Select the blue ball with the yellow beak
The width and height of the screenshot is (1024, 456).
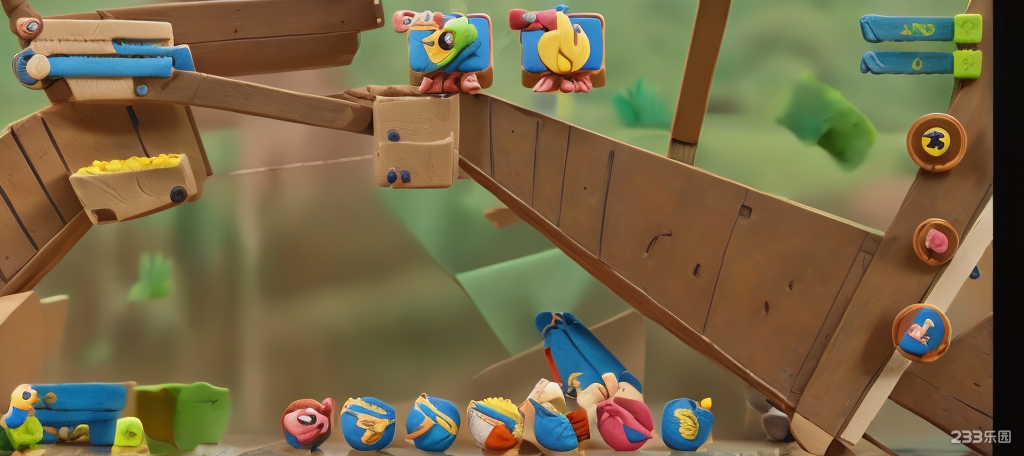686,423
